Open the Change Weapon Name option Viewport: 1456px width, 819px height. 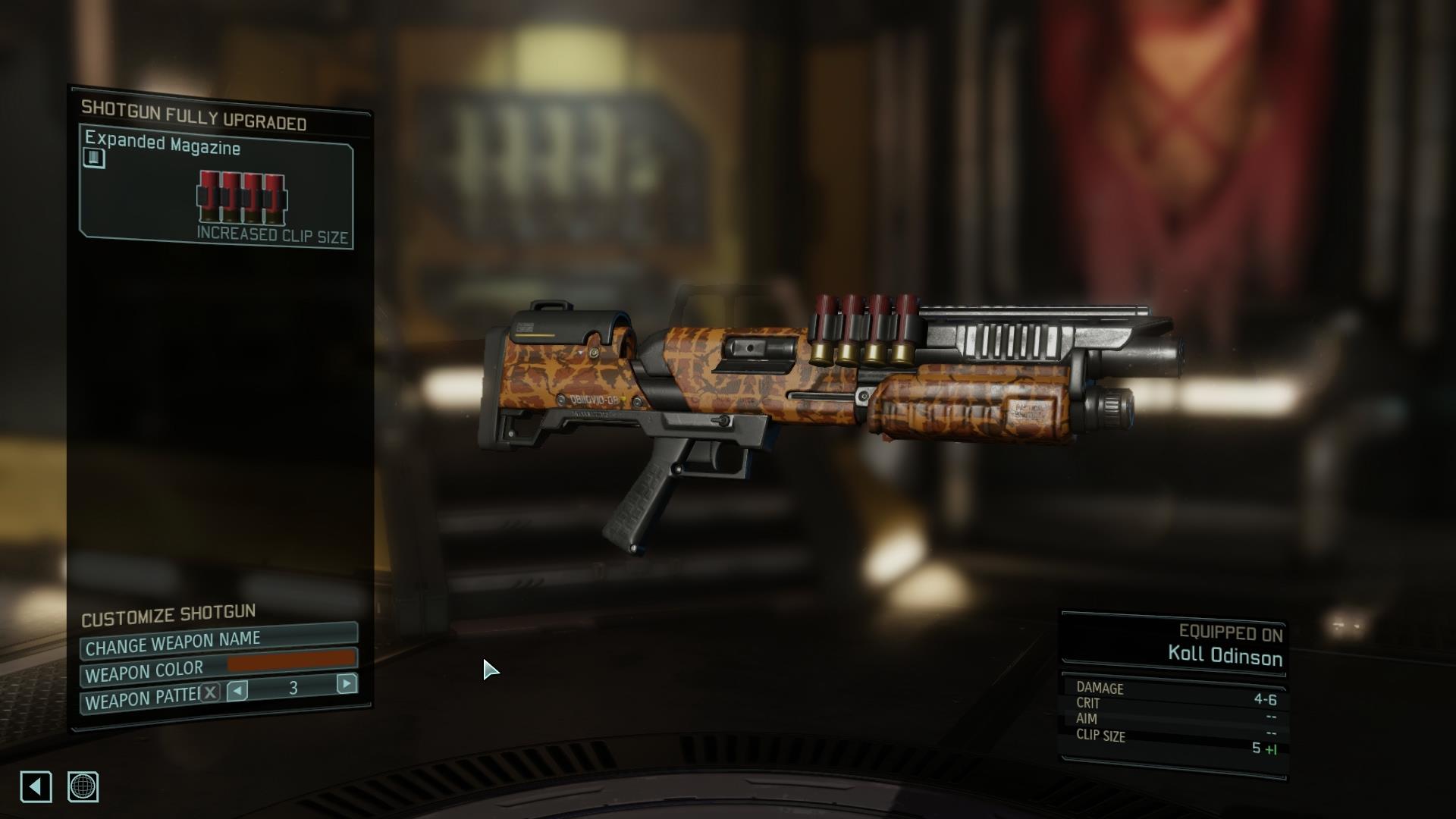coord(218,642)
